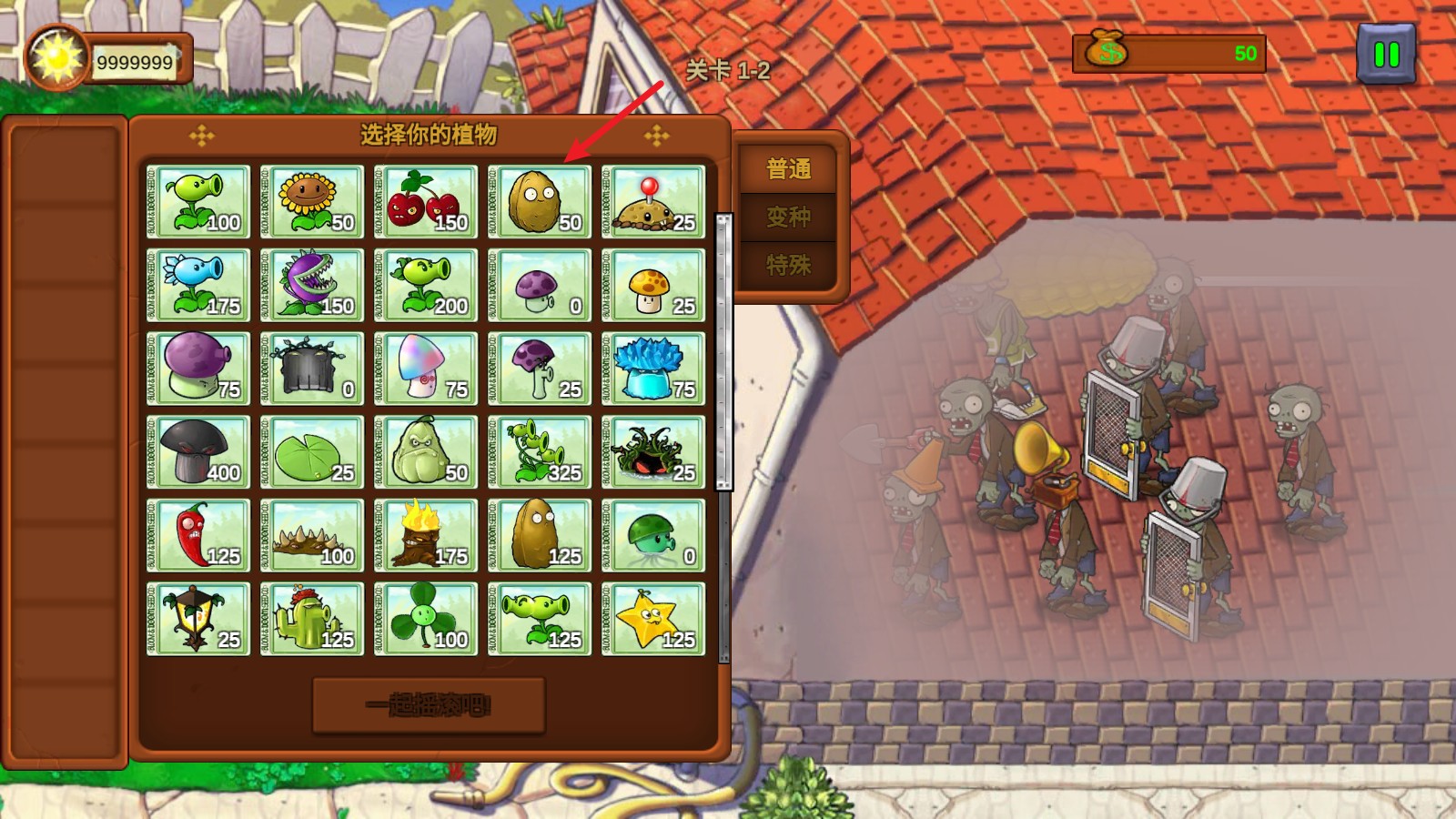This screenshot has height=819, width=1456.
Task: Select the Peashooter seed card
Action: (x=198, y=202)
